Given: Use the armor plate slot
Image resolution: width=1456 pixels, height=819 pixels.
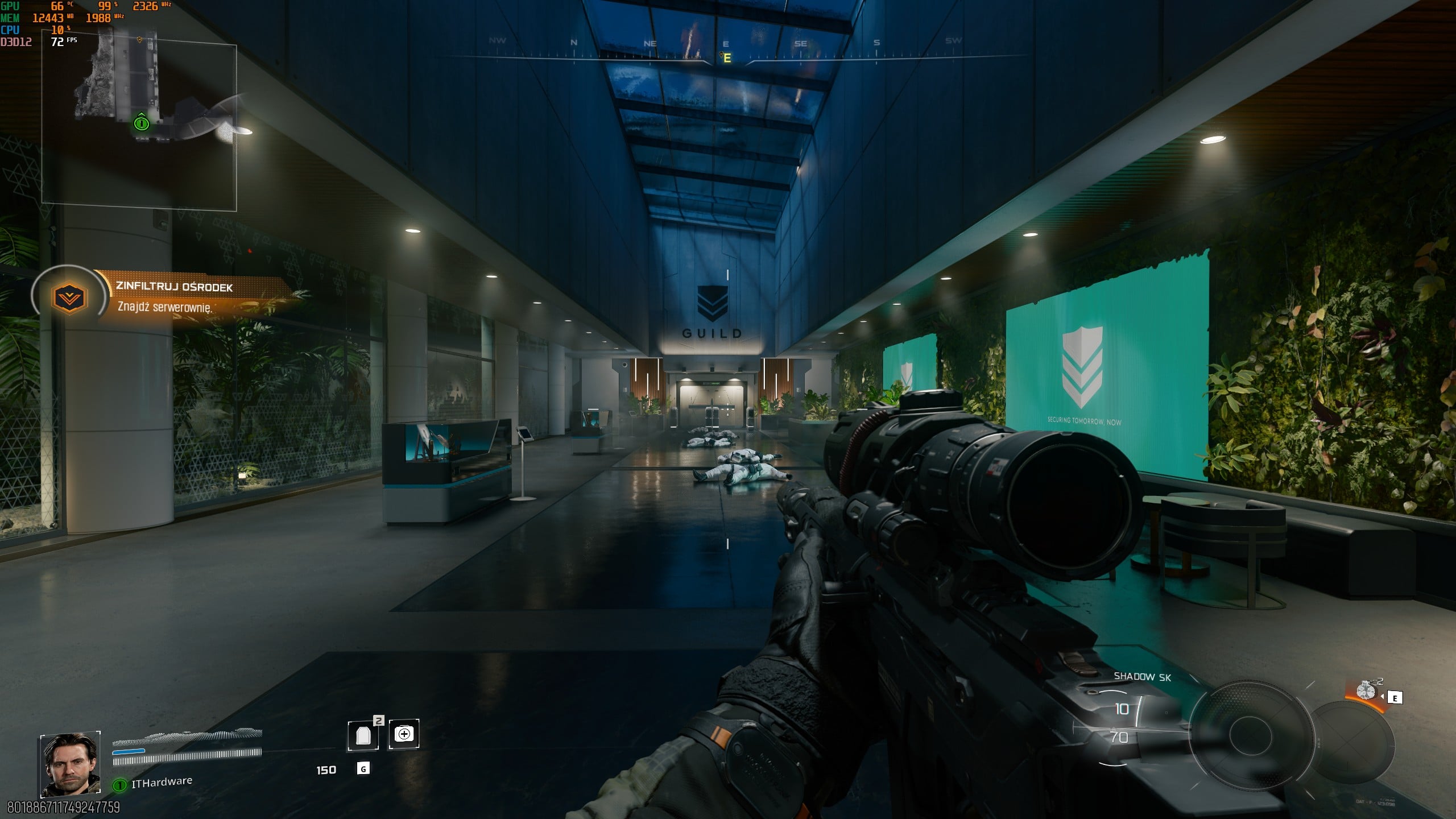Looking at the screenshot, I should tap(363, 735).
